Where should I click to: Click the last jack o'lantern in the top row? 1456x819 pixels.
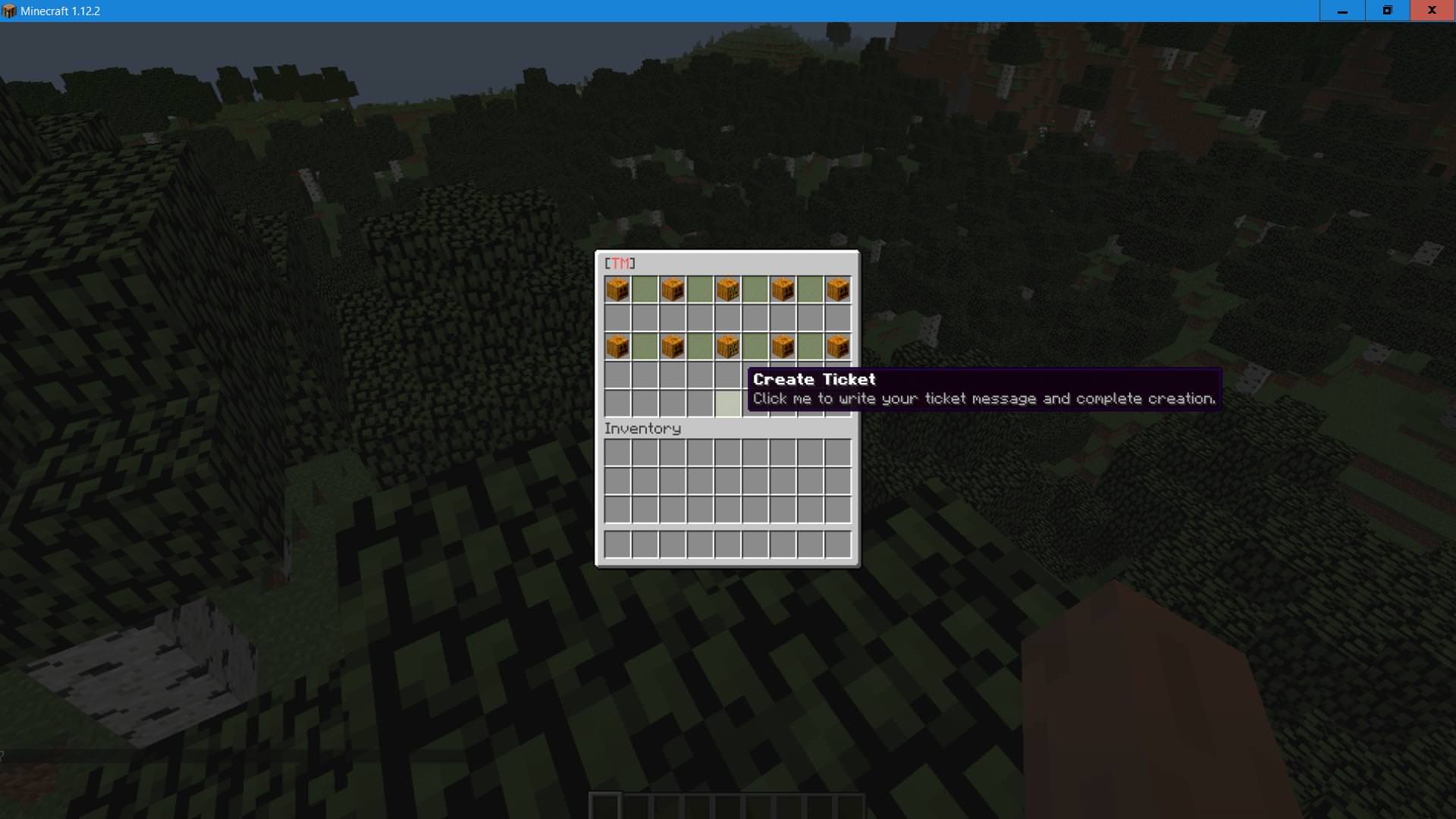(x=838, y=289)
